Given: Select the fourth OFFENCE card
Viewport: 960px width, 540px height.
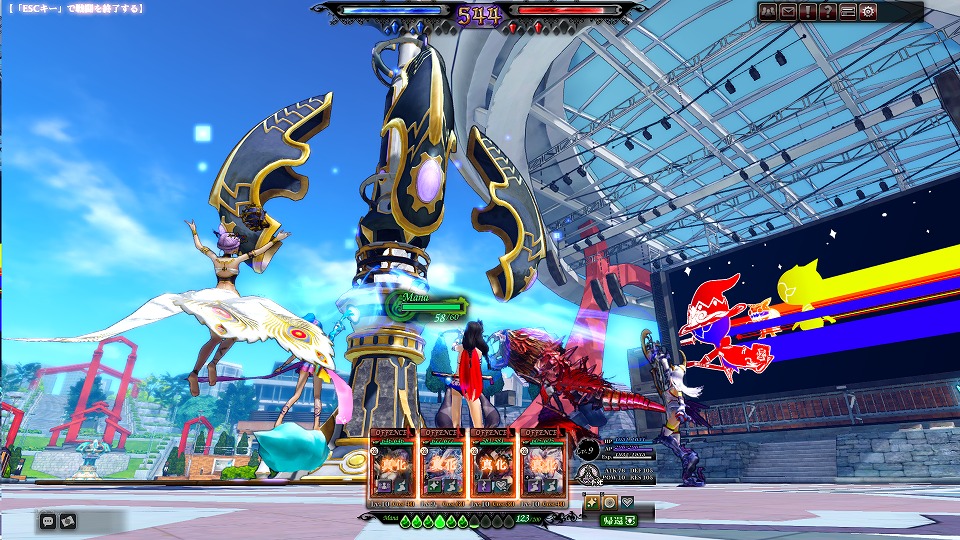Looking at the screenshot, I should pos(541,467).
